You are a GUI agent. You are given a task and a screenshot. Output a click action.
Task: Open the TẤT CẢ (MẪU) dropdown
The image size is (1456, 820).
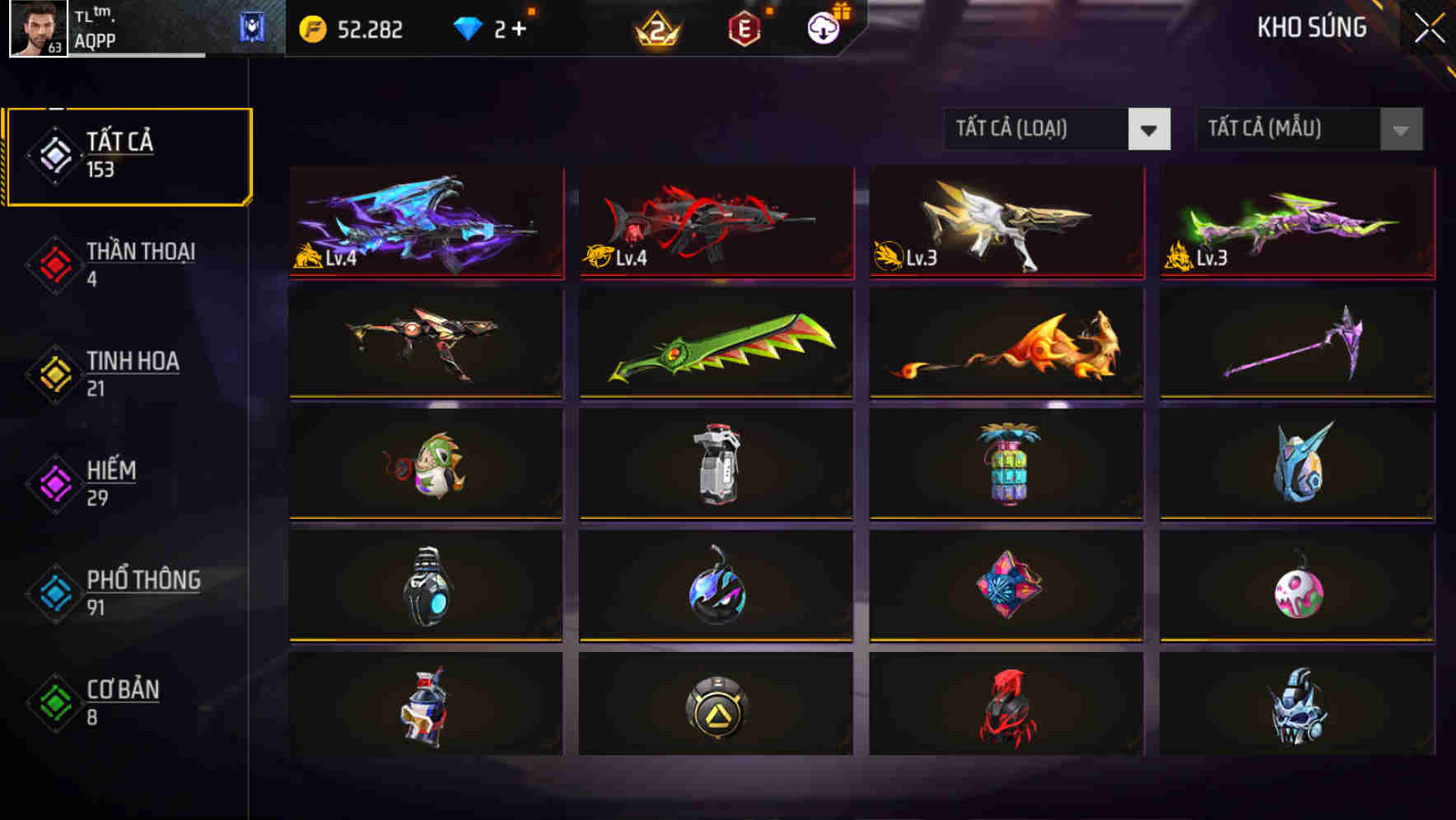(1308, 129)
